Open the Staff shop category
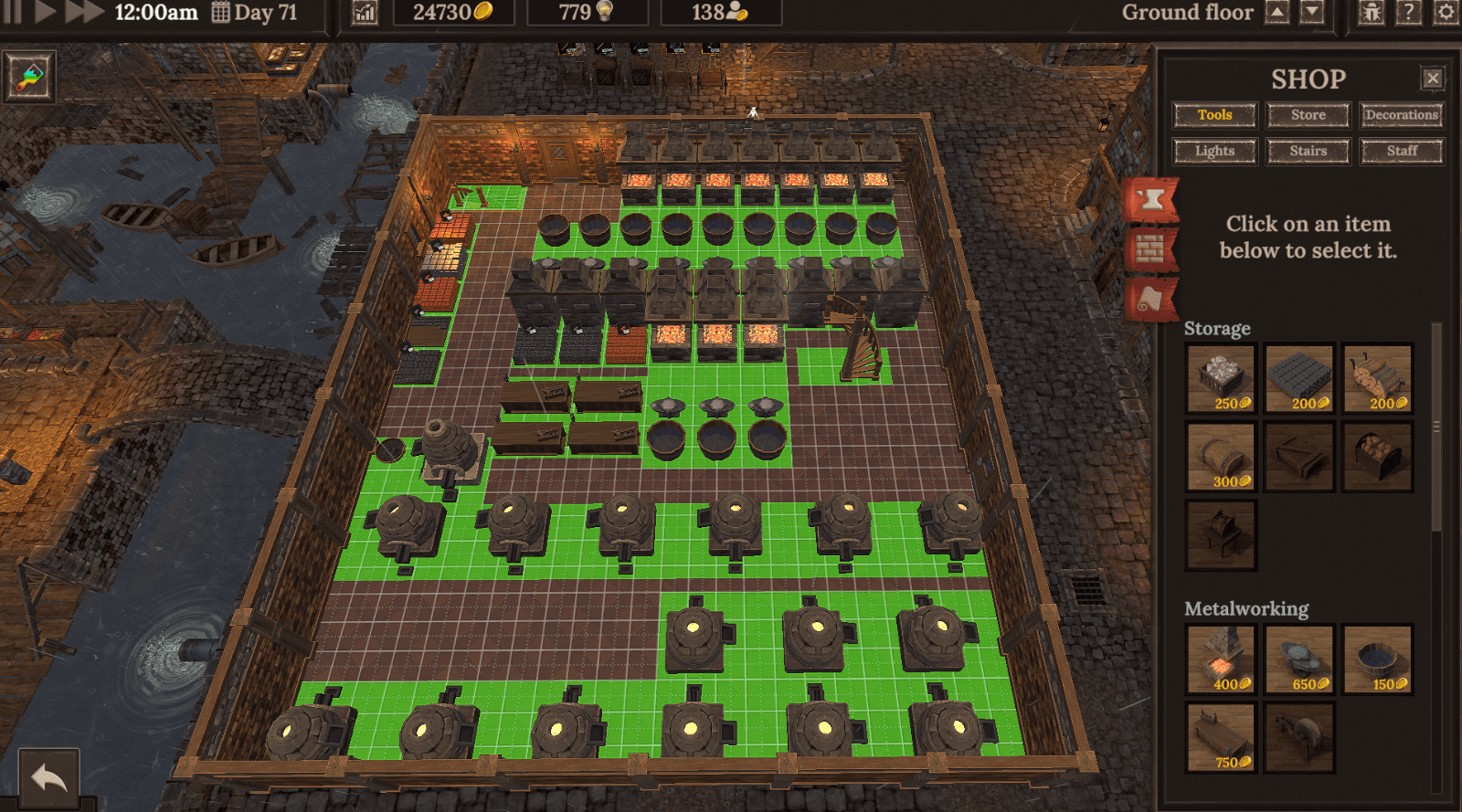This screenshot has width=1462, height=812. point(1401,151)
